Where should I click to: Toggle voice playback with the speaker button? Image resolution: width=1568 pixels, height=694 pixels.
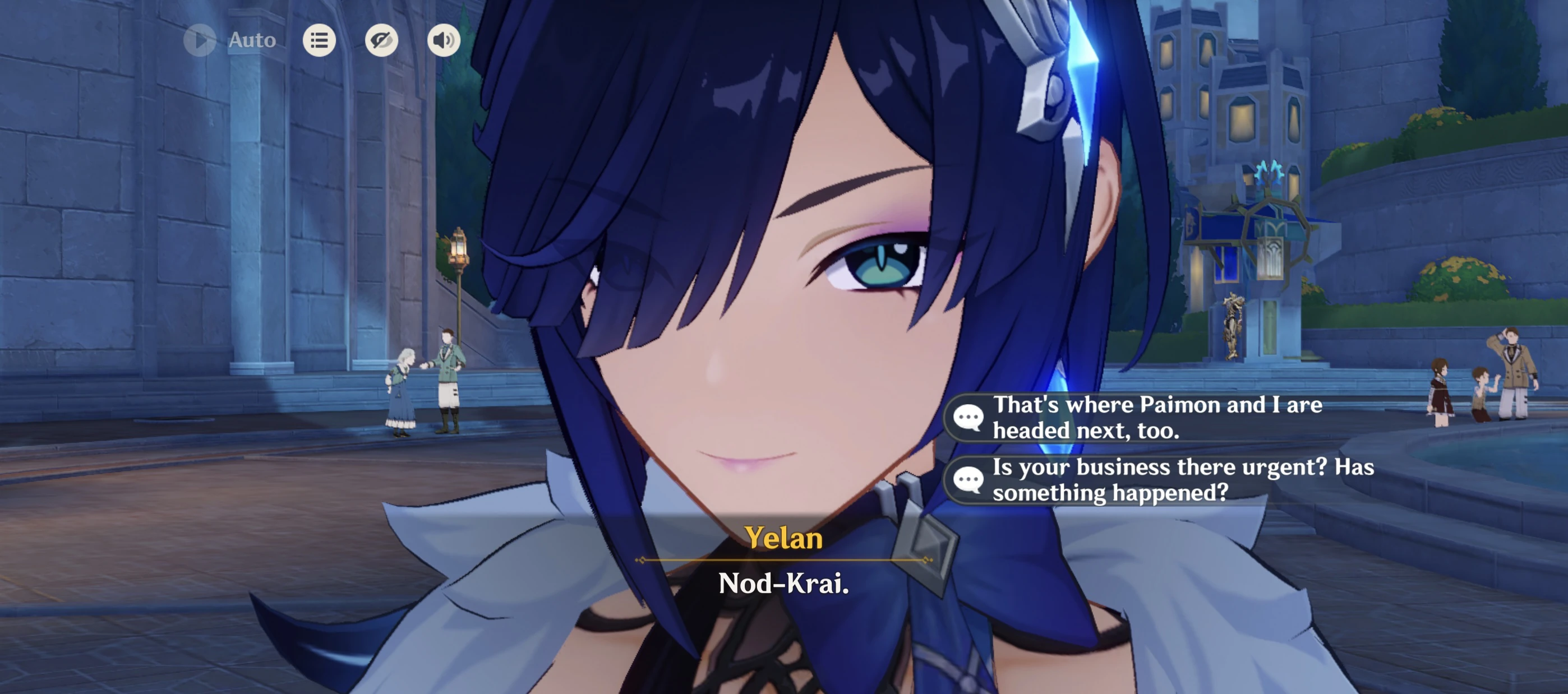tap(444, 40)
